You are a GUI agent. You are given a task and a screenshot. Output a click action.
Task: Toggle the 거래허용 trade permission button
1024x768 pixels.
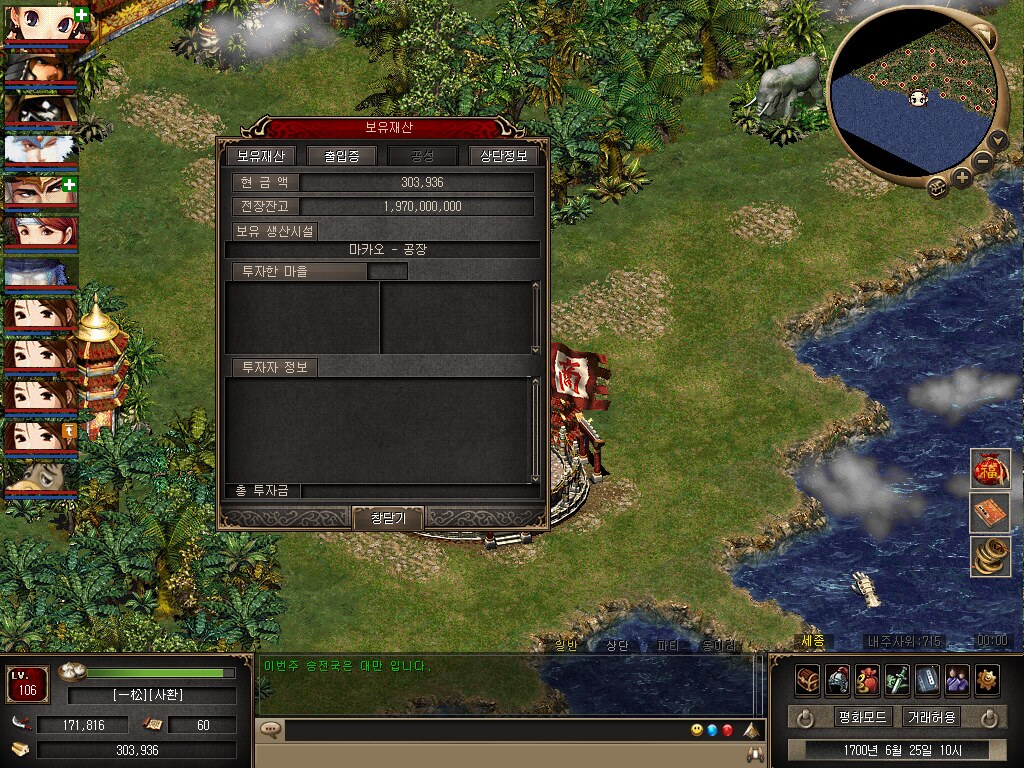pyautogui.click(x=931, y=717)
